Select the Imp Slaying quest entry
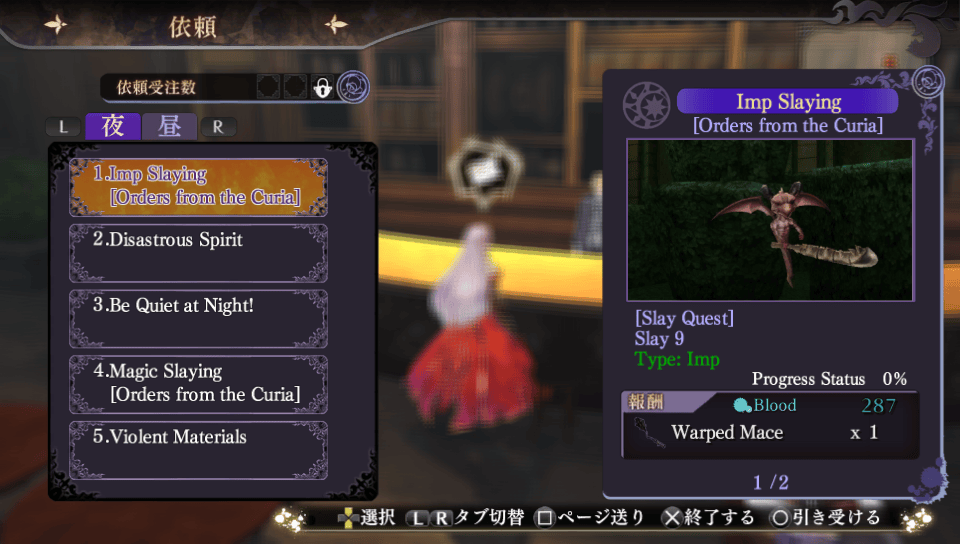This screenshot has width=960, height=544. 198,186
